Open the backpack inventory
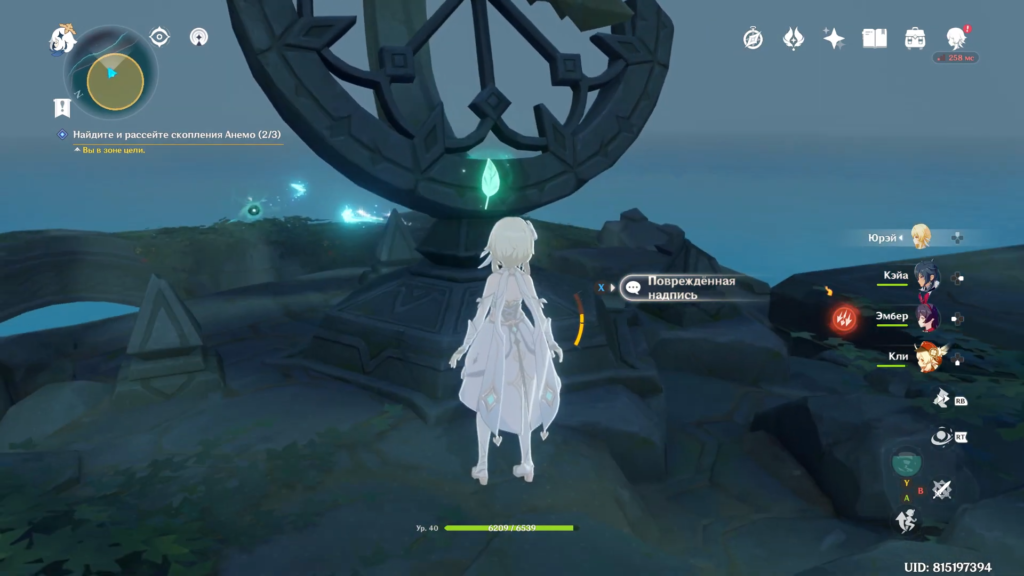 (x=914, y=38)
